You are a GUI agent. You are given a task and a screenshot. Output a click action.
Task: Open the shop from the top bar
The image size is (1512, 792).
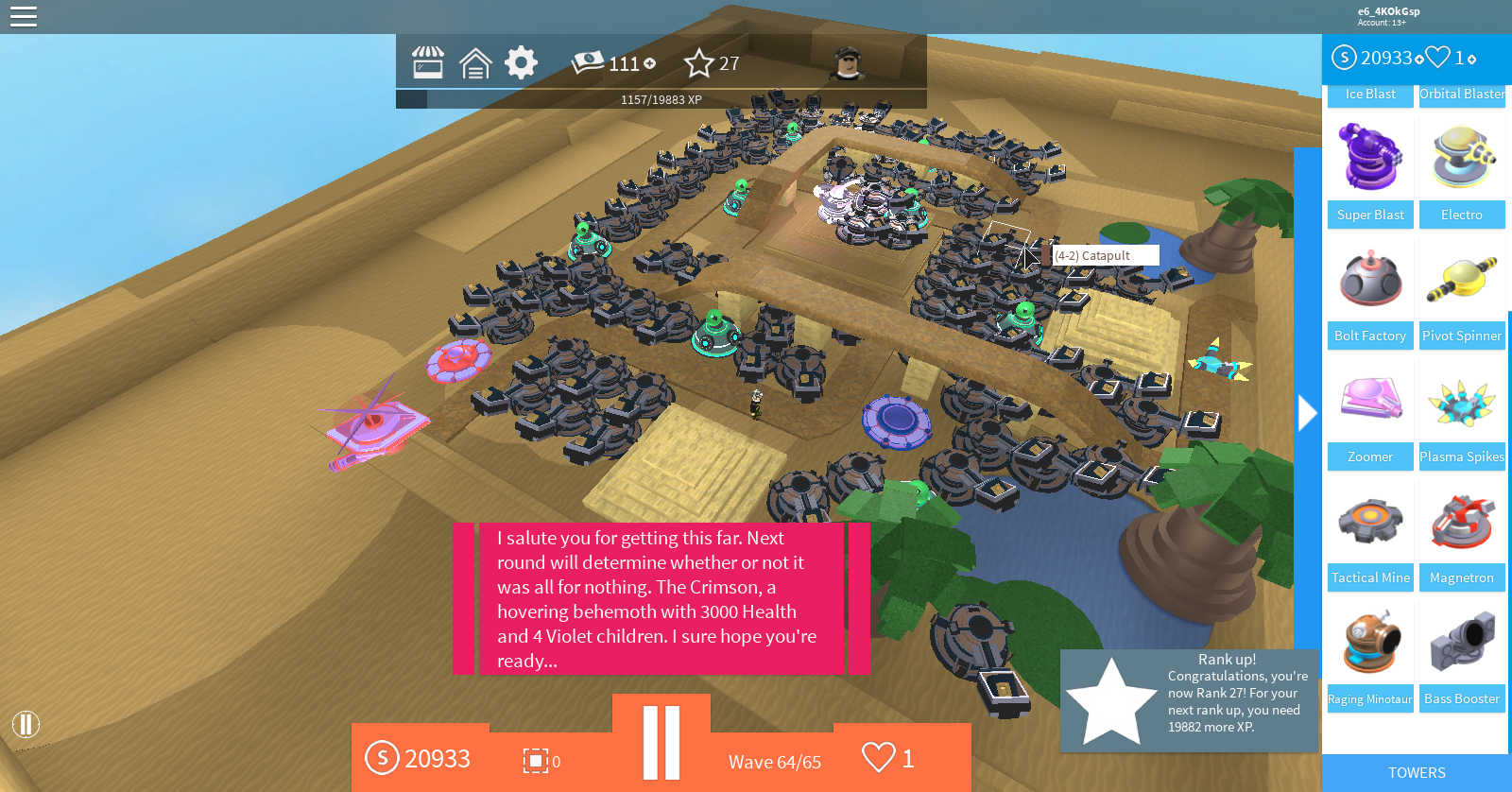tap(428, 62)
